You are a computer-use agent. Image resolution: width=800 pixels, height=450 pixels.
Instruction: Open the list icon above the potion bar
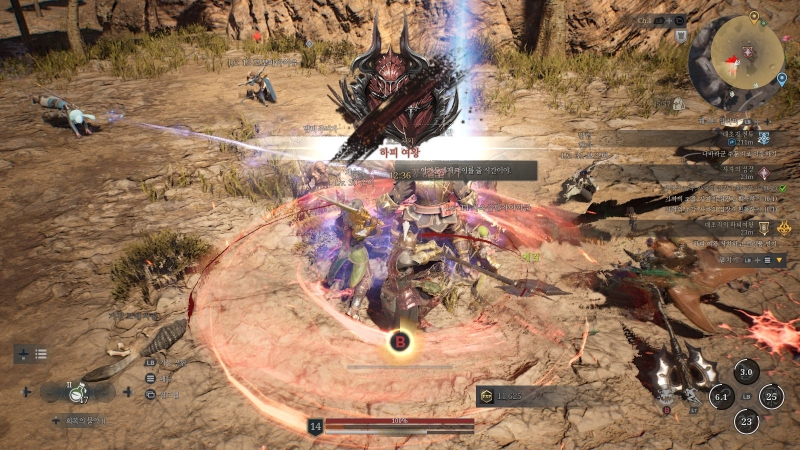[x=41, y=354]
